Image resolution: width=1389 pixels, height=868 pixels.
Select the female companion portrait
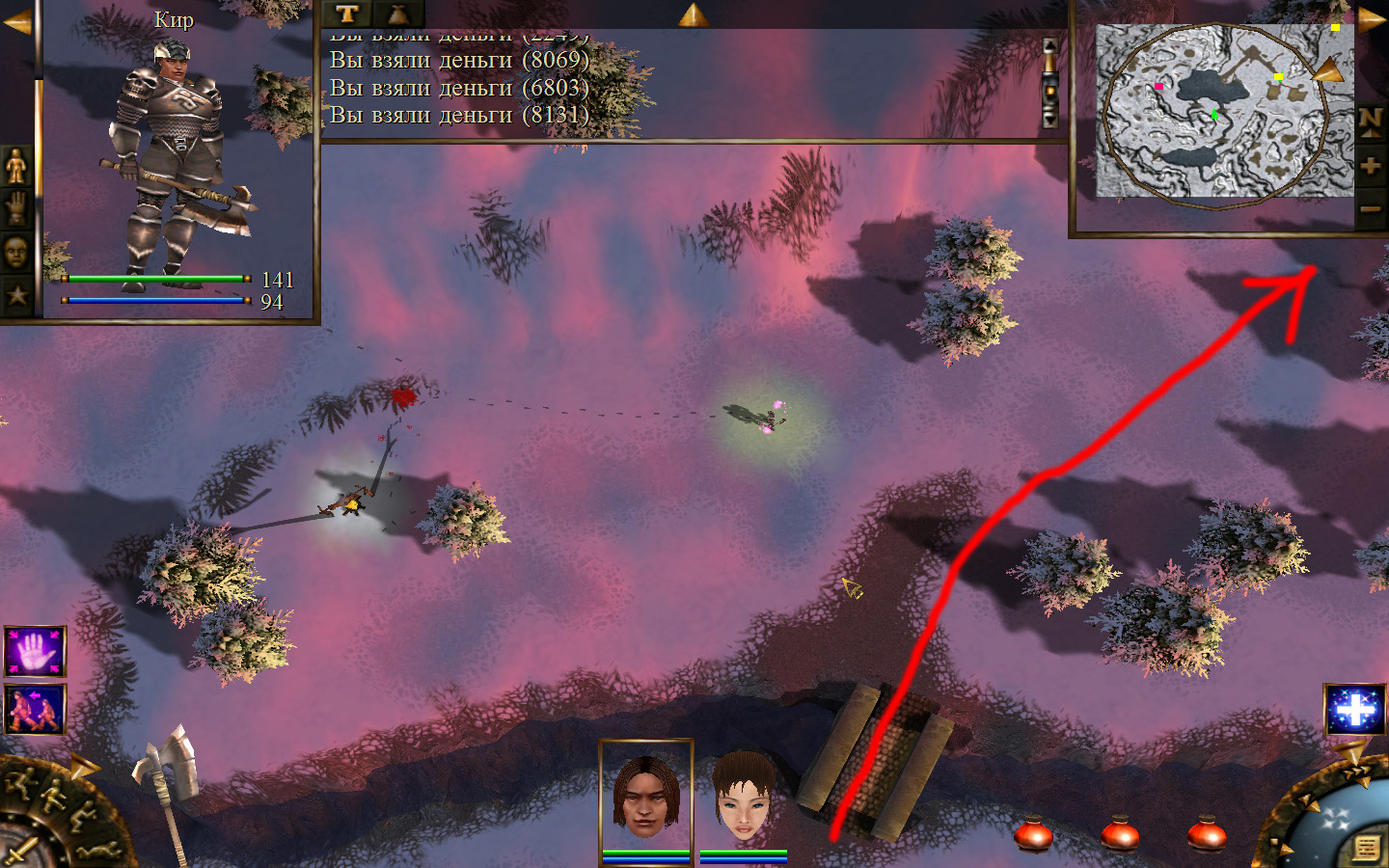point(744,798)
